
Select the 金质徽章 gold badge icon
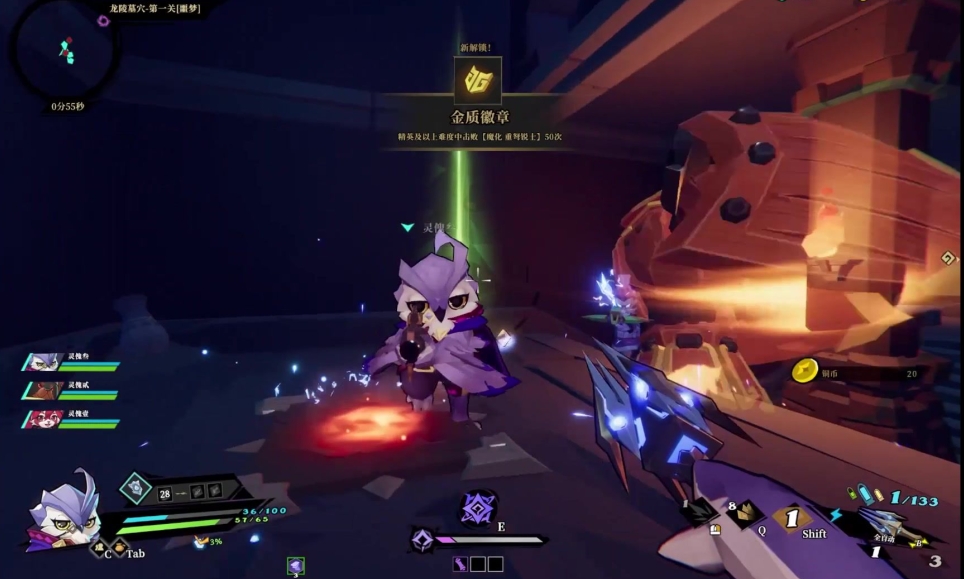[x=477, y=81]
